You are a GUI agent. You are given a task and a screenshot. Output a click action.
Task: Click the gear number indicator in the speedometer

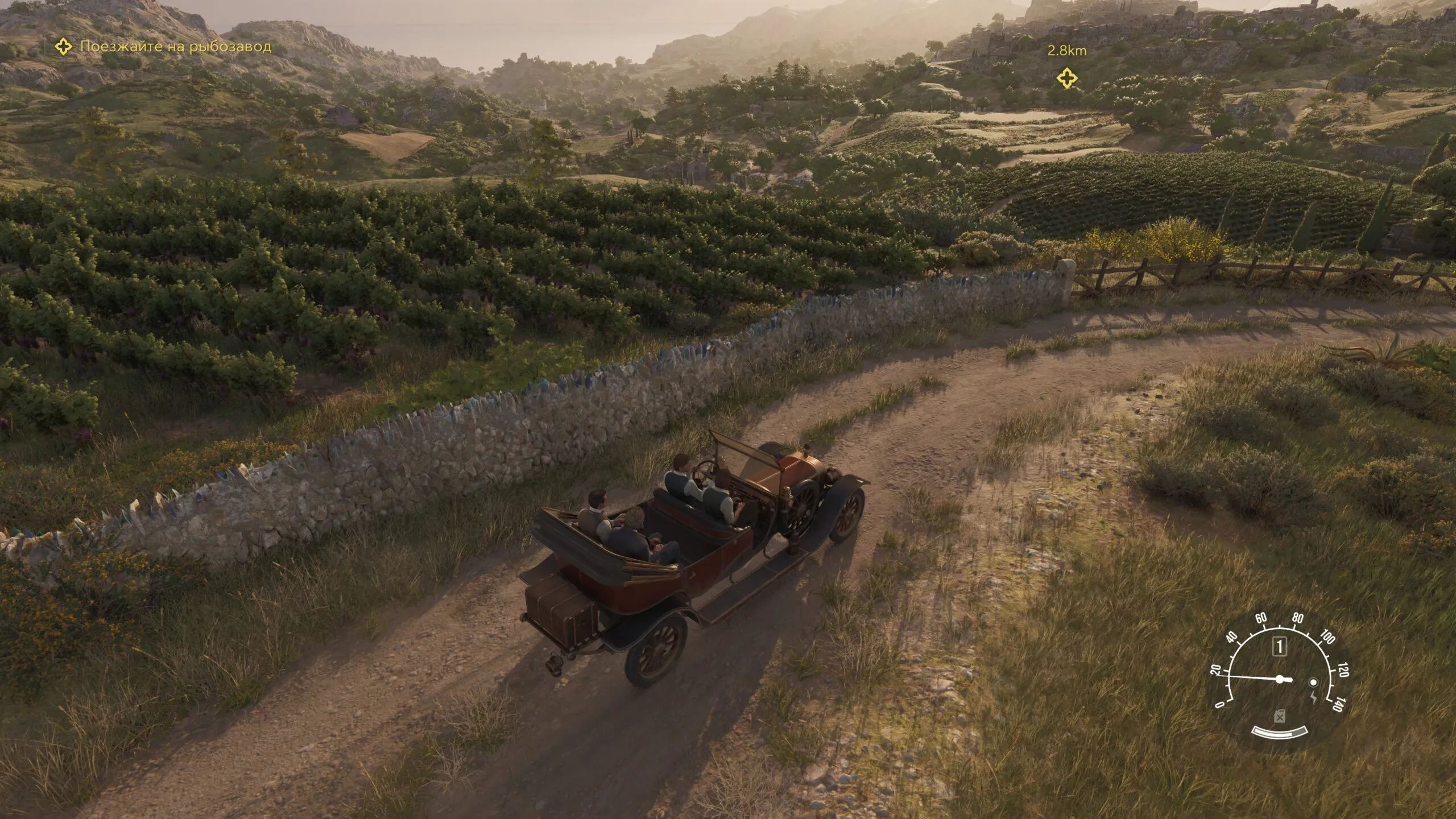[x=1280, y=647]
